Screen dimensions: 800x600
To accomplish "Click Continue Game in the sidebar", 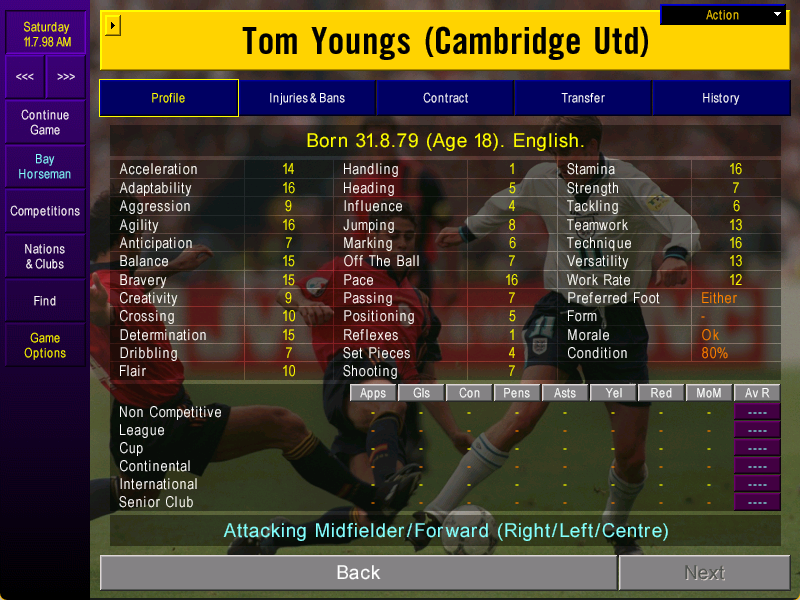I will point(45,123).
